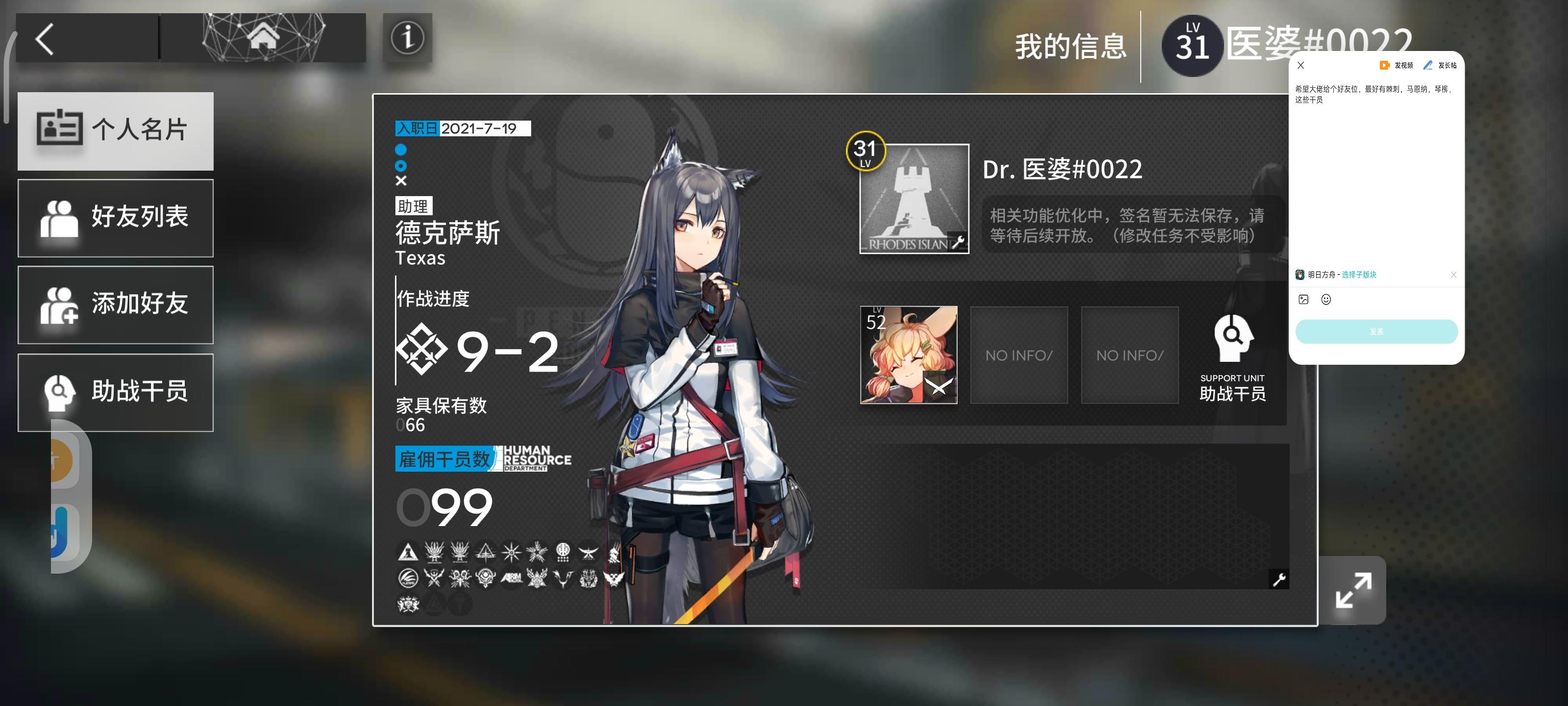Edit the name card via bottom-right wrench icon
The height and width of the screenshot is (706, 1568).
click(x=1278, y=579)
